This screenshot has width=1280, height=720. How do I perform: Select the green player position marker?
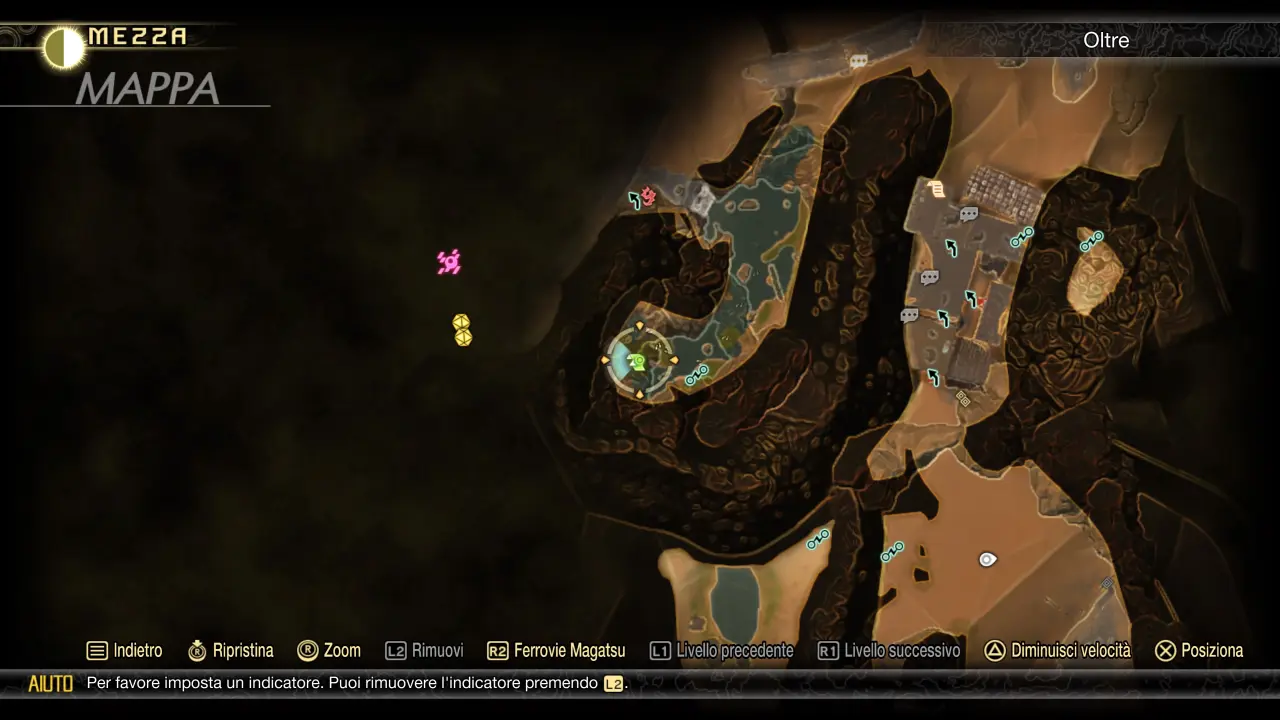click(637, 361)
